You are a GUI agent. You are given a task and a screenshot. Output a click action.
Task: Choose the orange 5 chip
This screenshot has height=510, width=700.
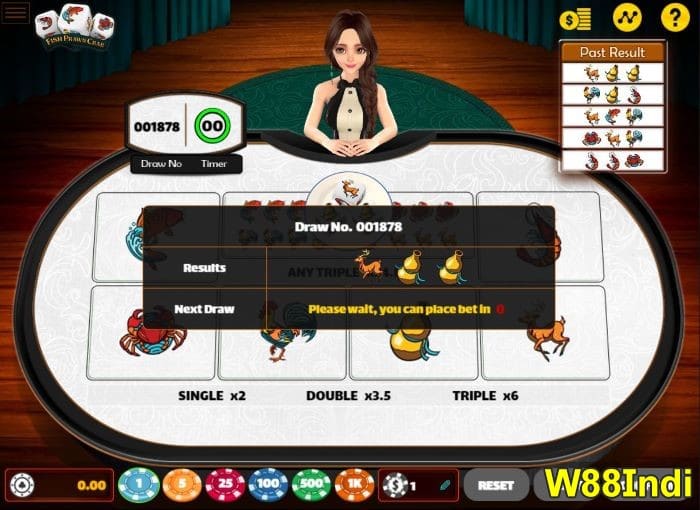(x=182, y=485)
